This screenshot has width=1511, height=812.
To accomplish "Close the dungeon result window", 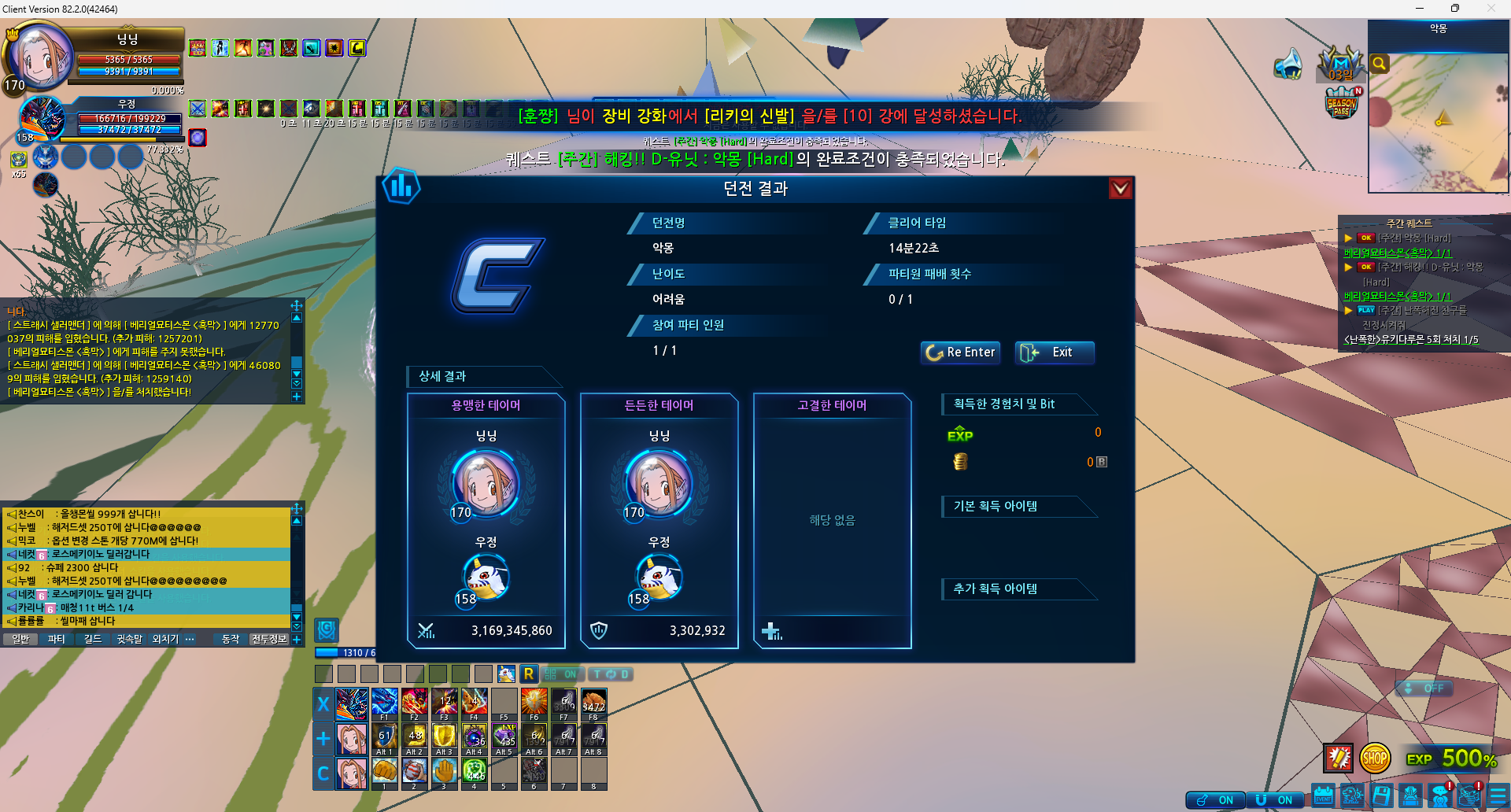I will 1120,189.
